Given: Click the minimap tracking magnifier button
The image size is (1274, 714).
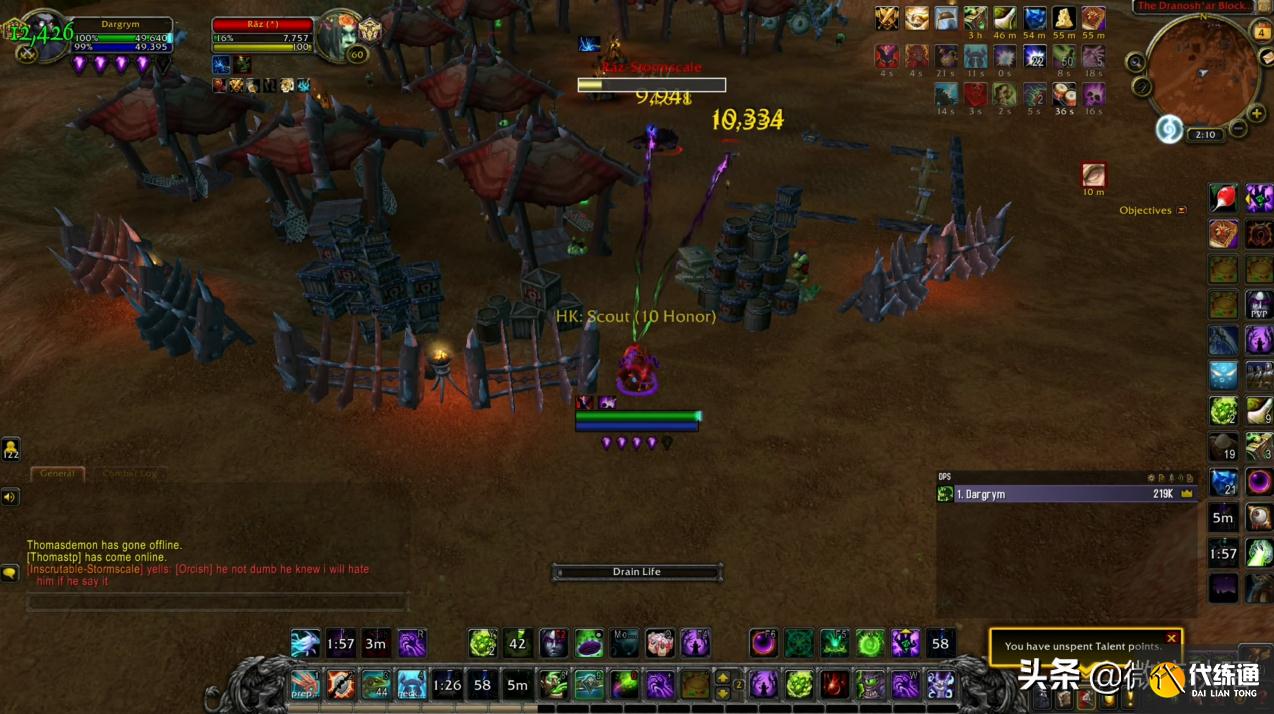Looking at the screenshot, I should 1136,63.
